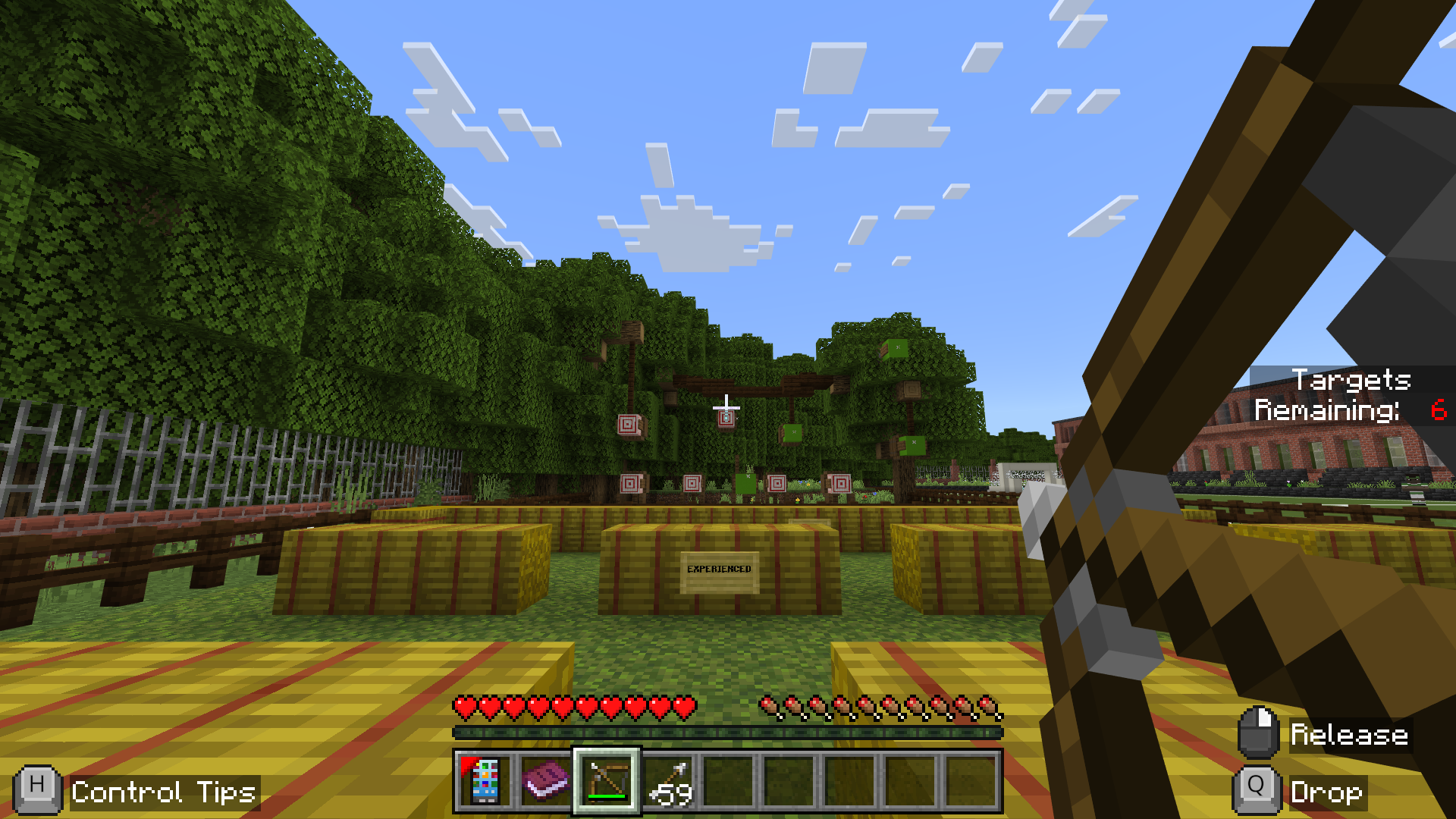Click the Drop action label

1326,793
